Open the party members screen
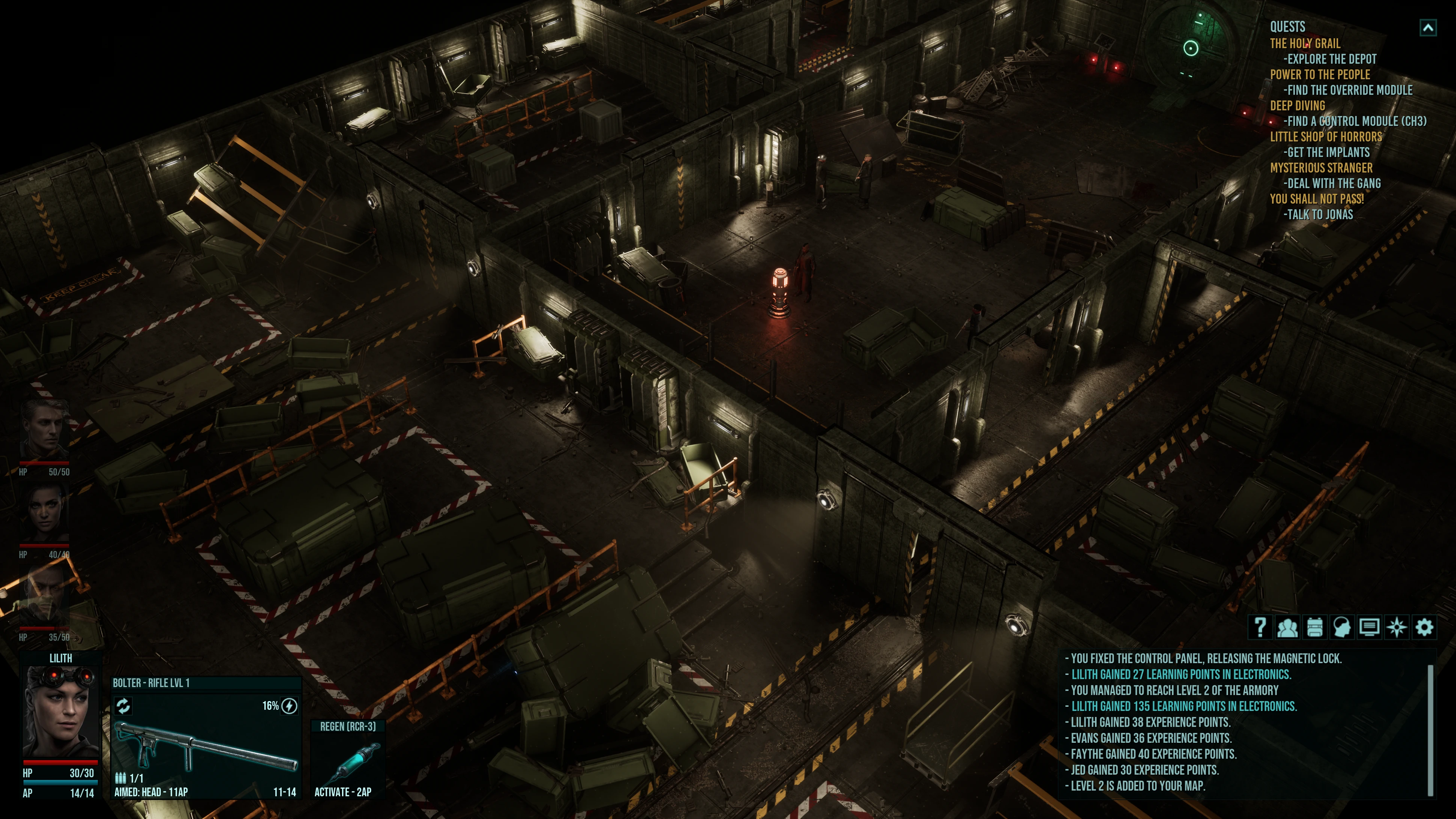 tap(1287, 627)
